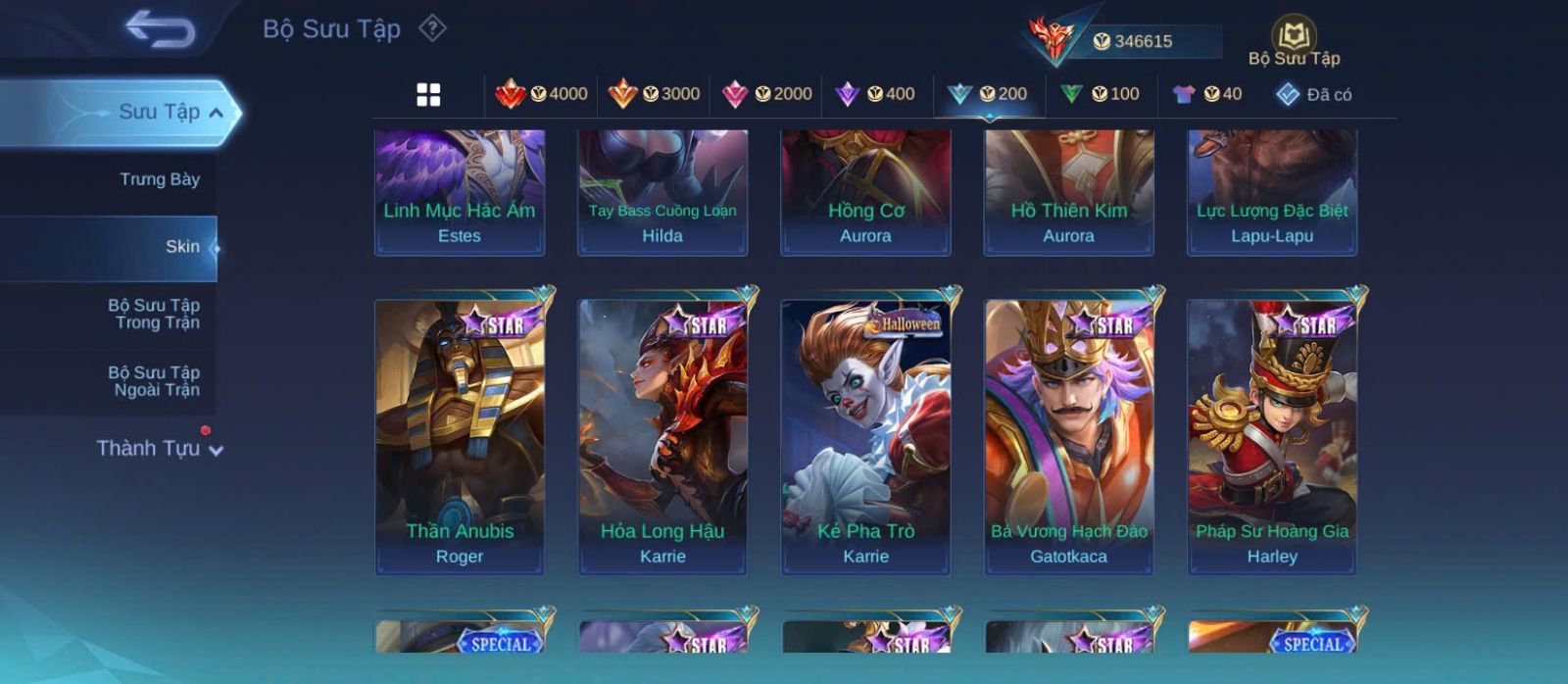
Task: Show all skins with grid filter
Action: tap(428, 95)
